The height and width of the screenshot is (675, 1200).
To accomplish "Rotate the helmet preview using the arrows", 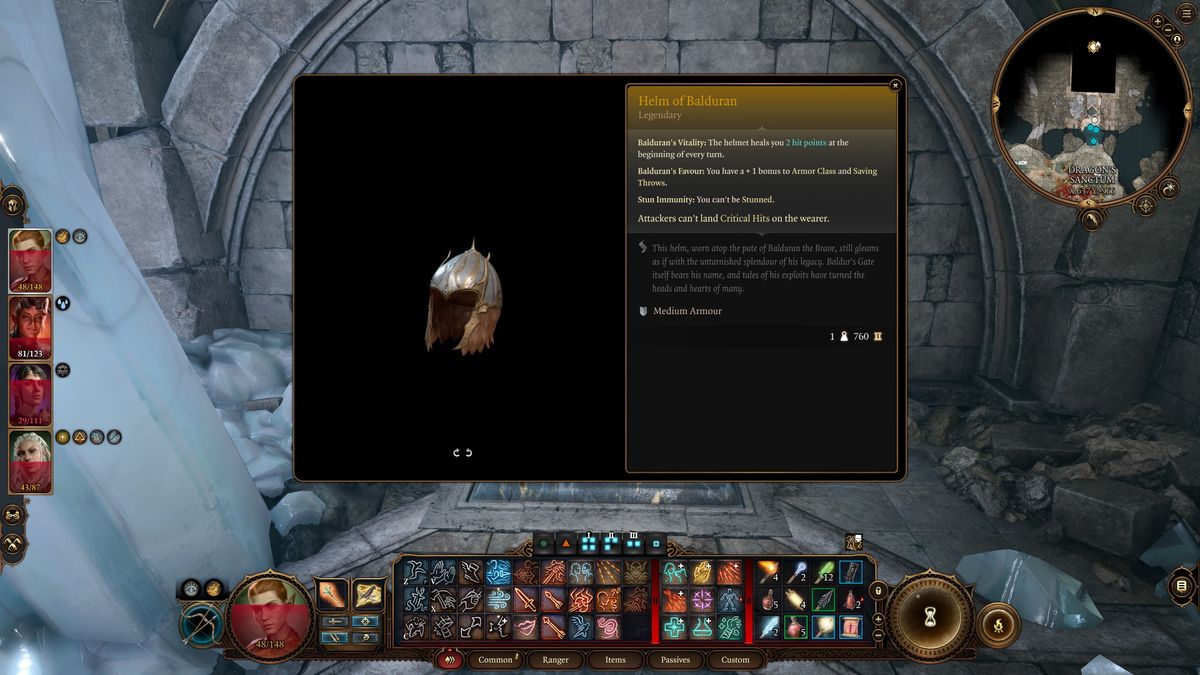I will tap(462, 453).
